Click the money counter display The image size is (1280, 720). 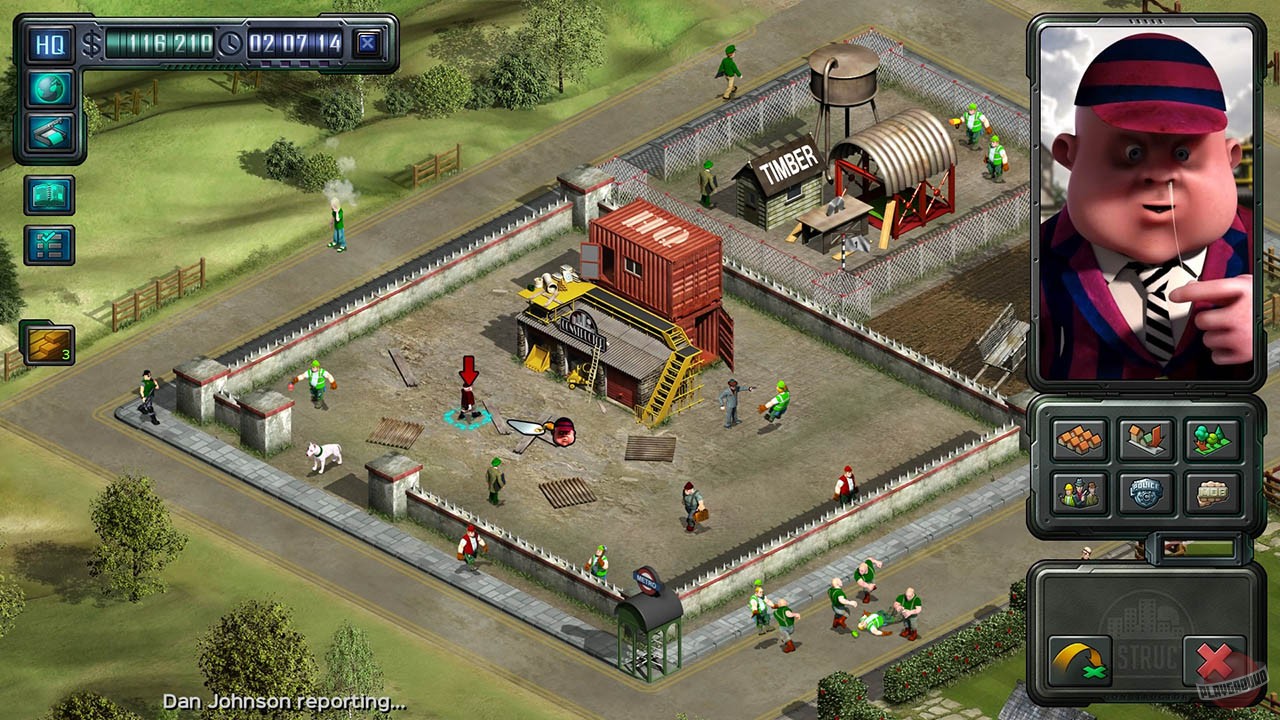(160, 44)
